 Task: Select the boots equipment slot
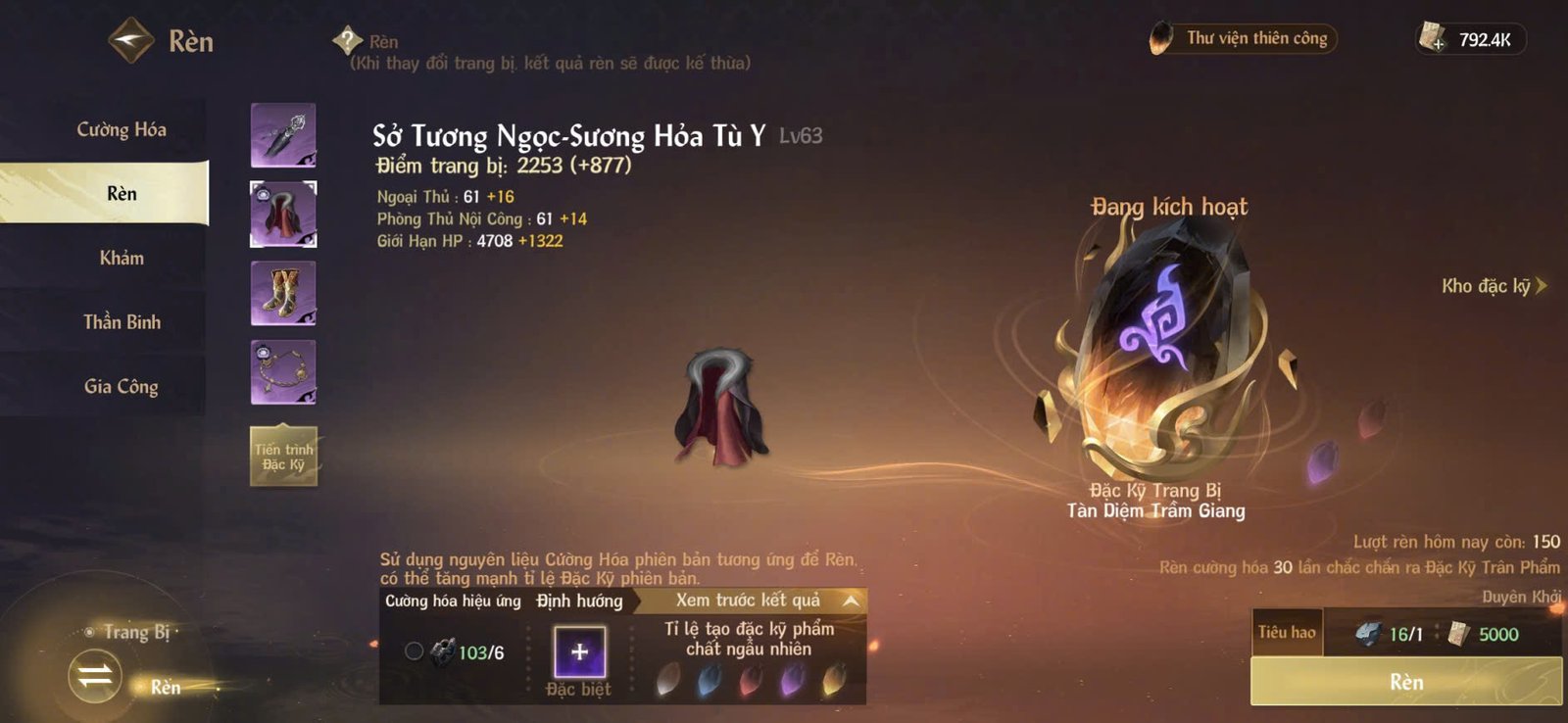click(x=282, y=291)
